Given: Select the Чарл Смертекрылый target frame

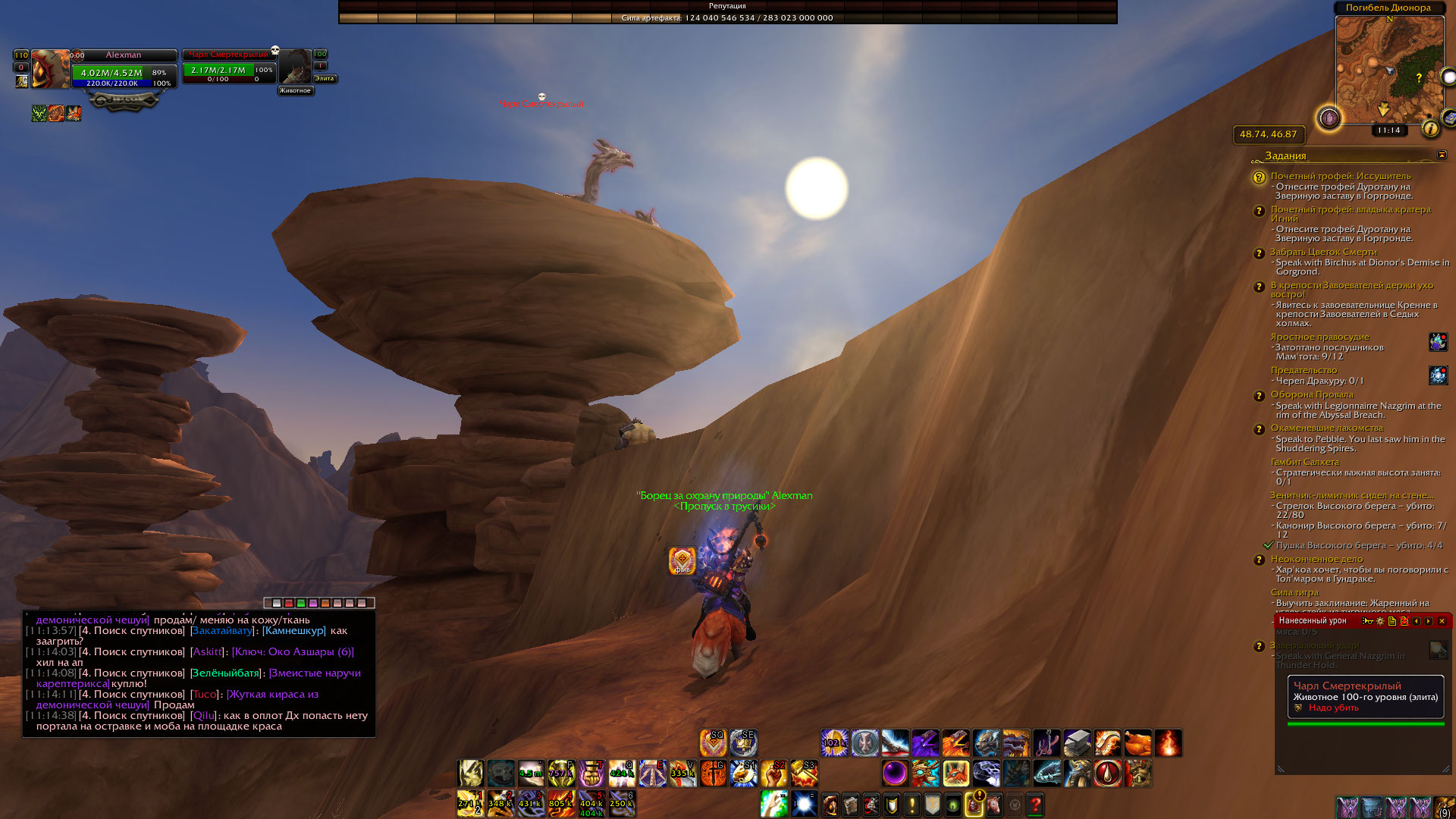Looking at the screenshot, I should [x=229, y=68].
